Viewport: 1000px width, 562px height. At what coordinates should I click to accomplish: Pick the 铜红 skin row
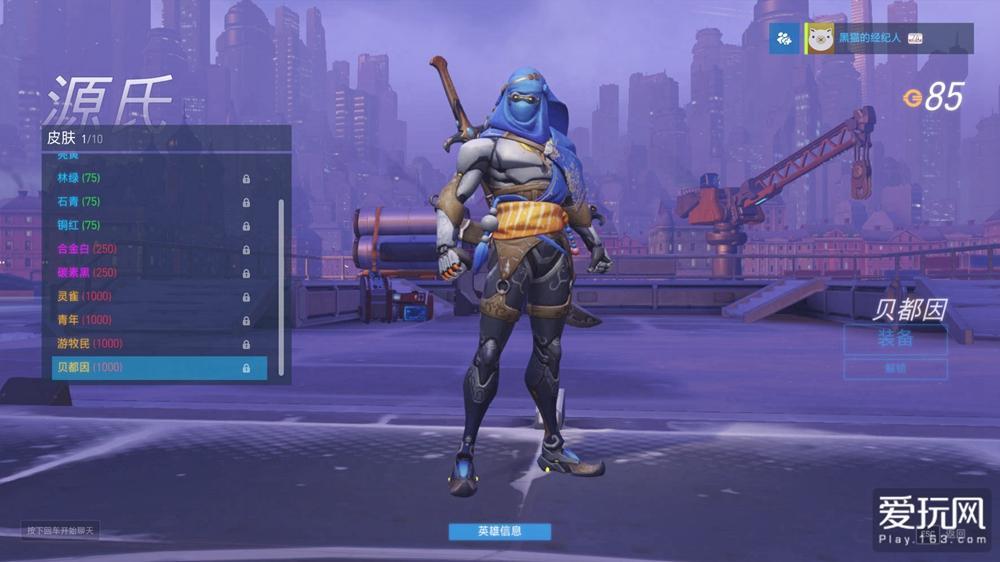point(150,225)
